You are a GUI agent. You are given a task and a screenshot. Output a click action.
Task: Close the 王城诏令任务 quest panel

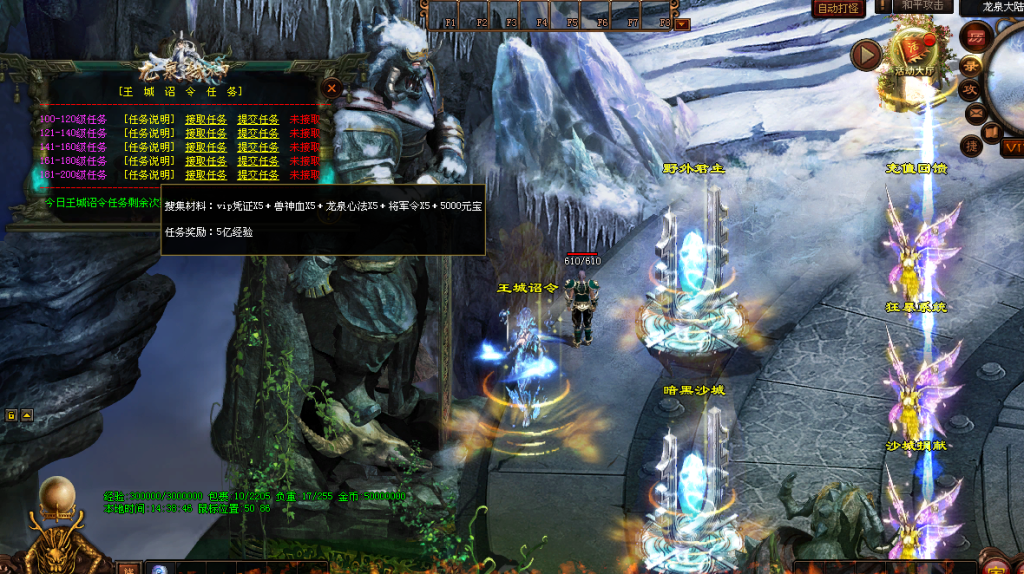tap(332, 88)
